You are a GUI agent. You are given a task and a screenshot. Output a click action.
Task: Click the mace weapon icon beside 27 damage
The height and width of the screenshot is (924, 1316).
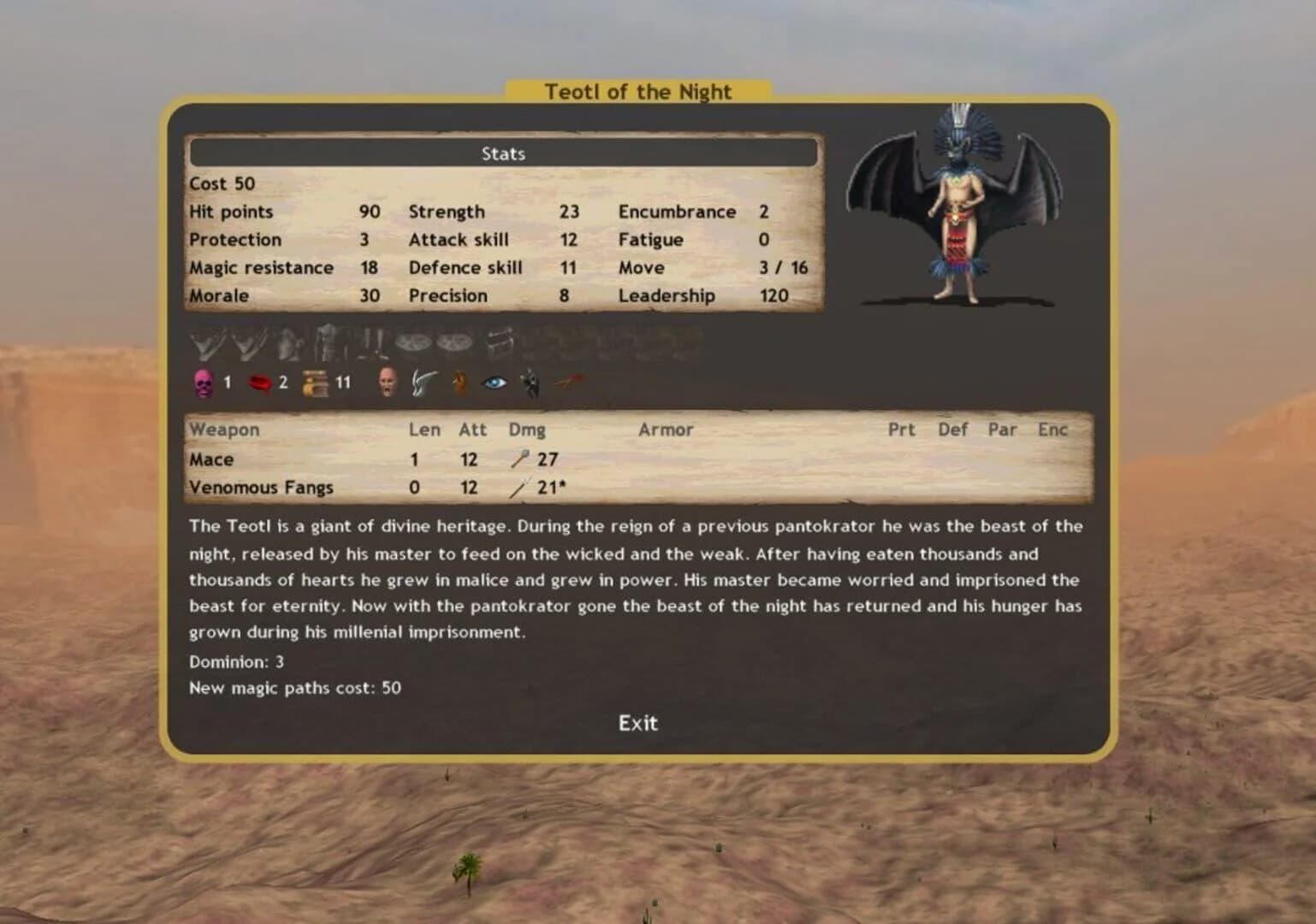click(519, 459)
